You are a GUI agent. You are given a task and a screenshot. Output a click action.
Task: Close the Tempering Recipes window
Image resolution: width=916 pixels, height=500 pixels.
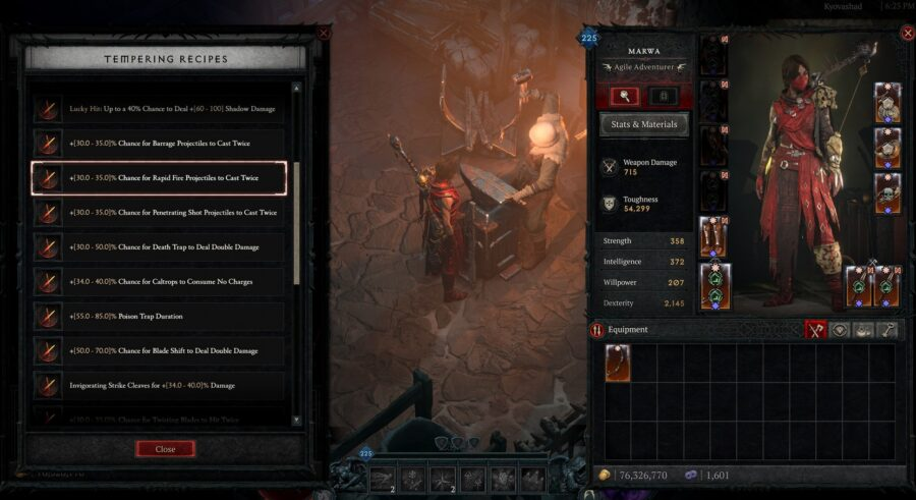point(165,449)
